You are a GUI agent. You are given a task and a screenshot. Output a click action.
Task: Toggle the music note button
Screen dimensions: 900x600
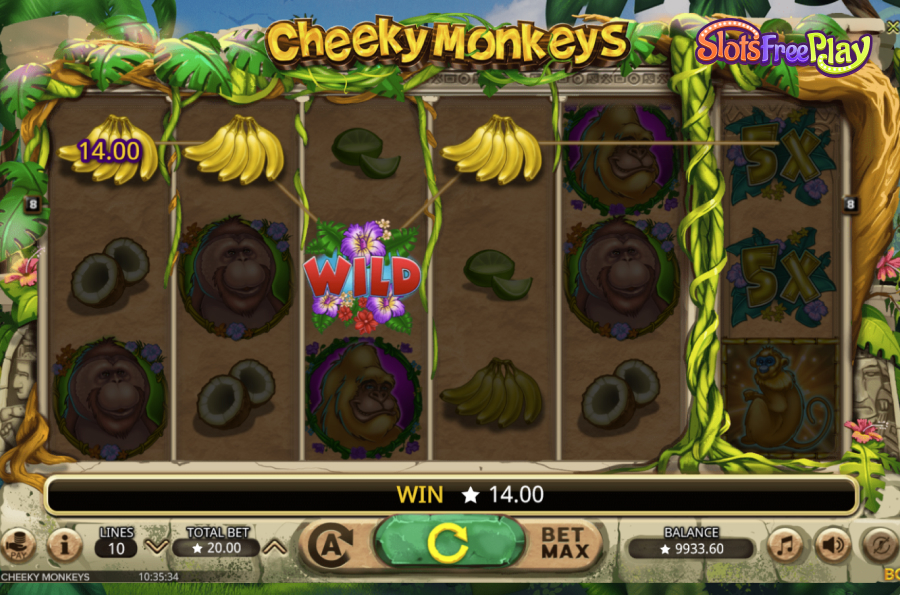coord(786,545)
